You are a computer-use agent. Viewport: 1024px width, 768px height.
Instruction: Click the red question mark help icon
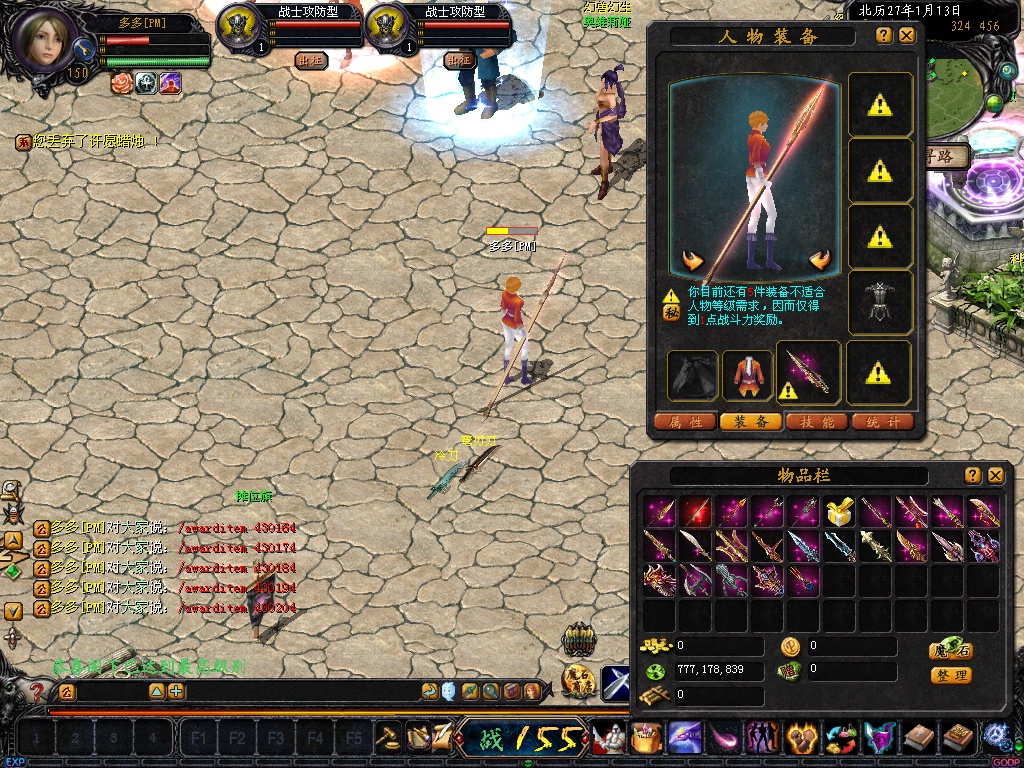pyautogui.click(x=38, y=691)
